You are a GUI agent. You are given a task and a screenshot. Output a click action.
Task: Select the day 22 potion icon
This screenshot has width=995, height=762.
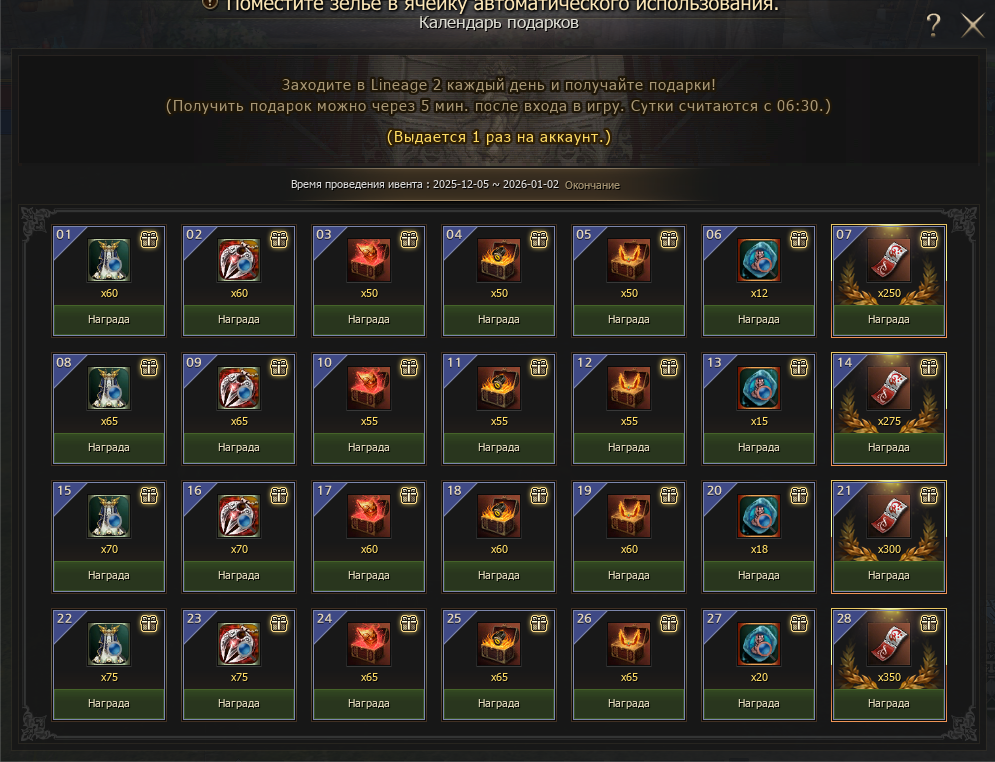pyautogui.click(x=109, y=644)
